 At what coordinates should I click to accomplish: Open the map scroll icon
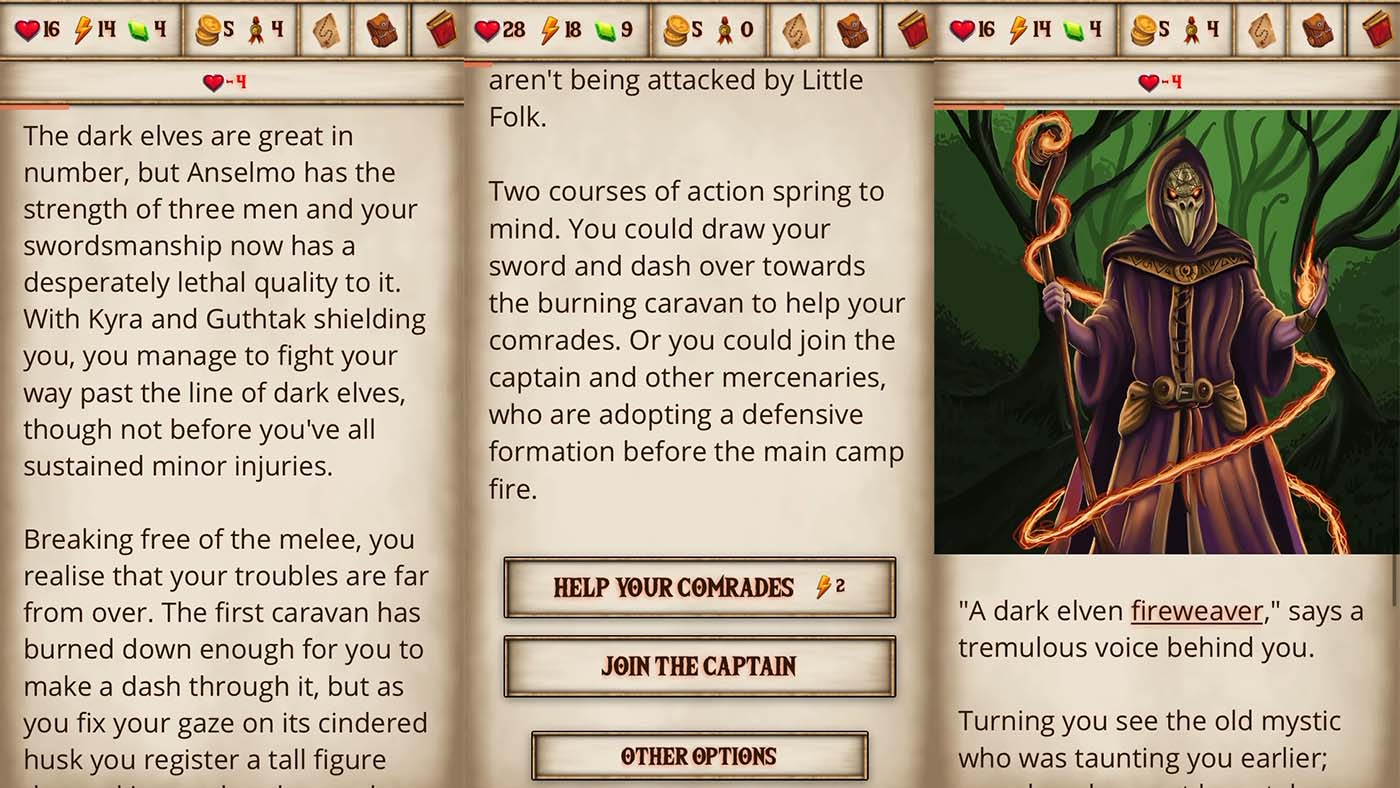coord(329,28)
